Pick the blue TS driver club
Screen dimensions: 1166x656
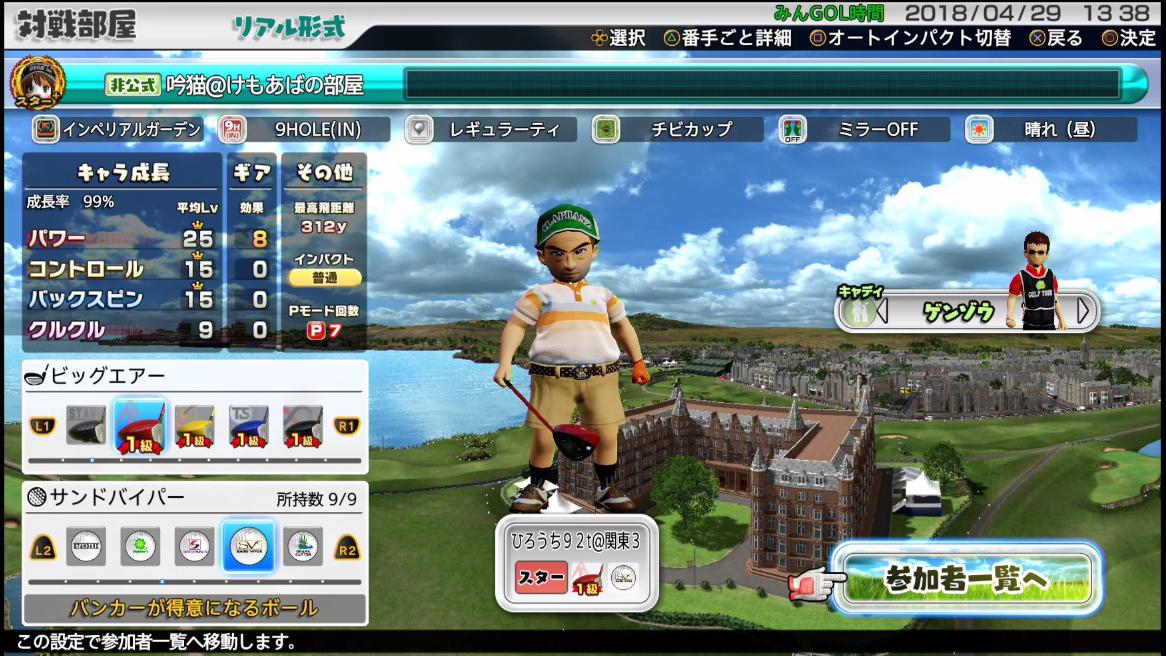pyautogui.click(x=248, y=426)
